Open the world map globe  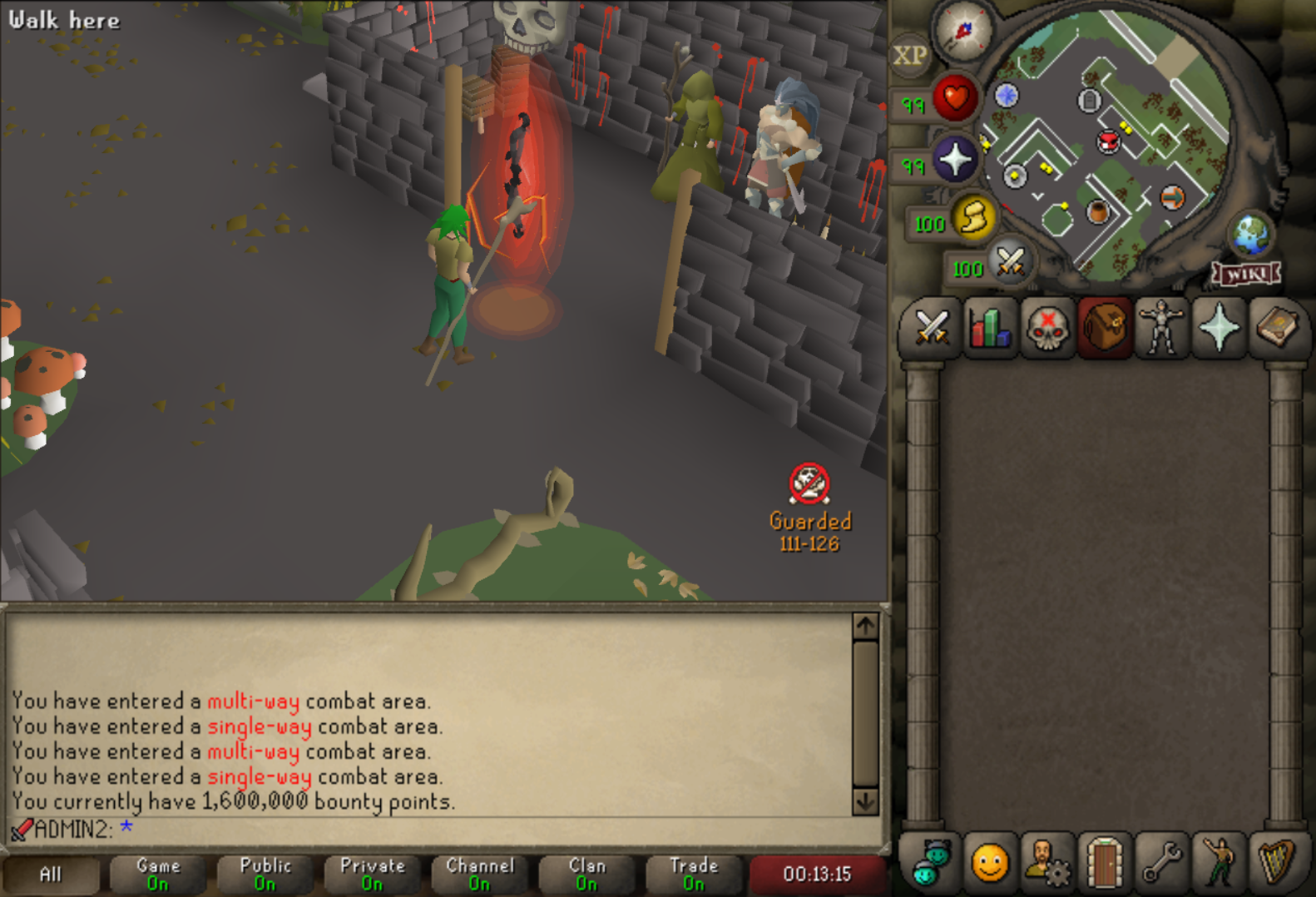[1250, 235]
